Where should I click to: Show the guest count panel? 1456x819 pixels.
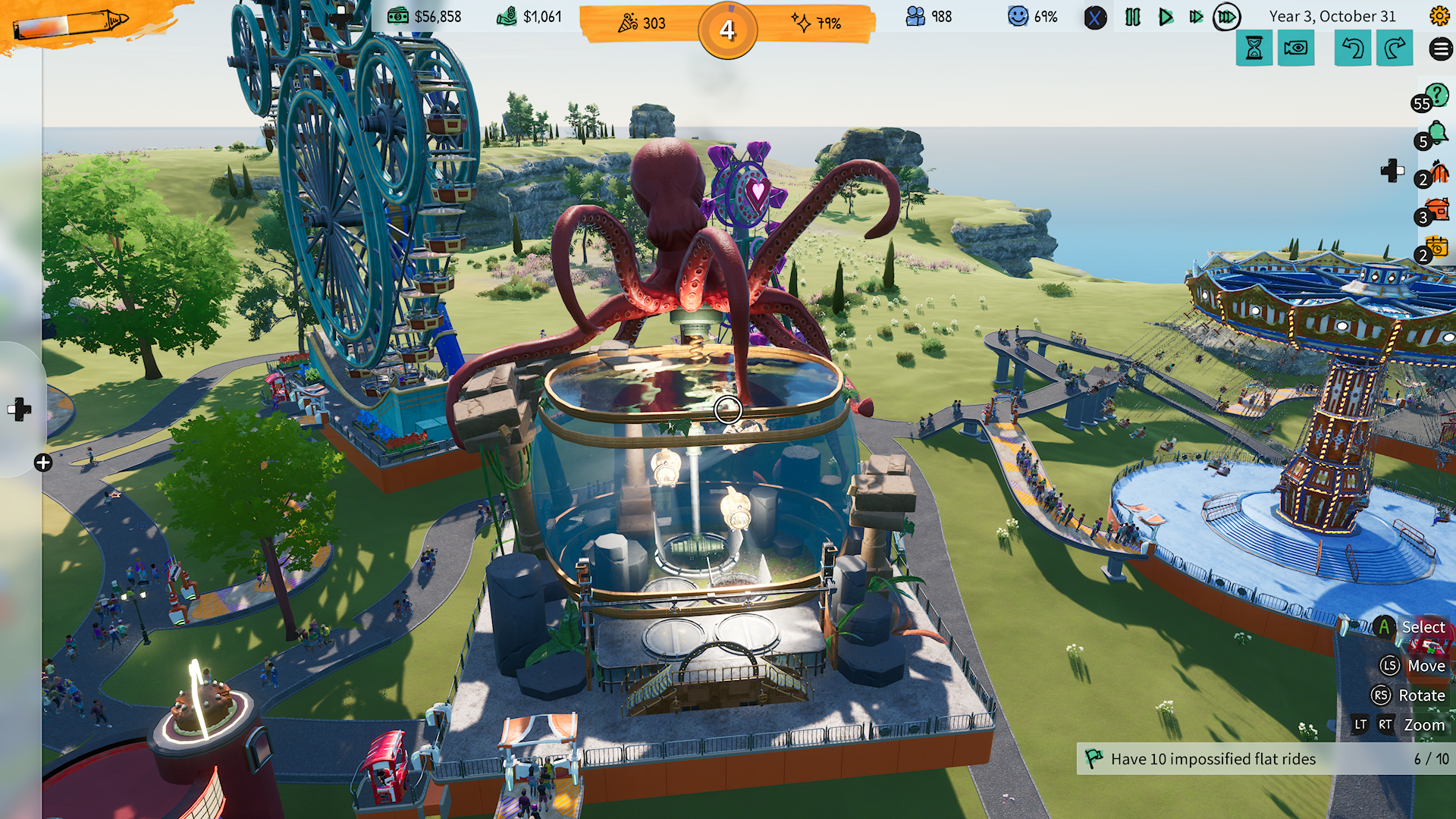coord(929,17)
